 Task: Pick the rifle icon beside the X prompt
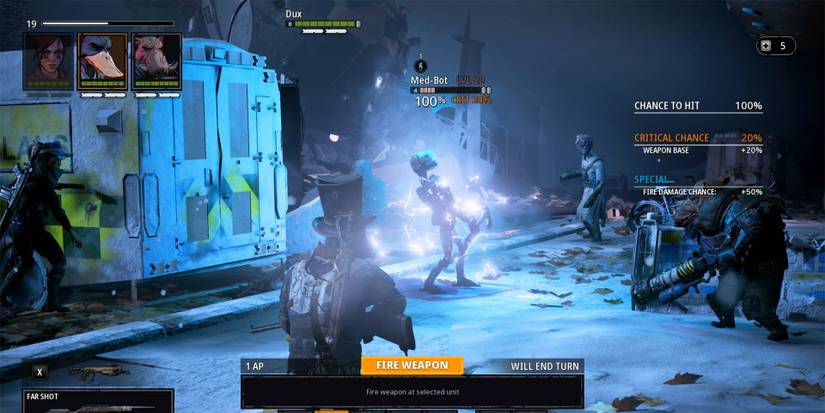[x=98, y=371]
